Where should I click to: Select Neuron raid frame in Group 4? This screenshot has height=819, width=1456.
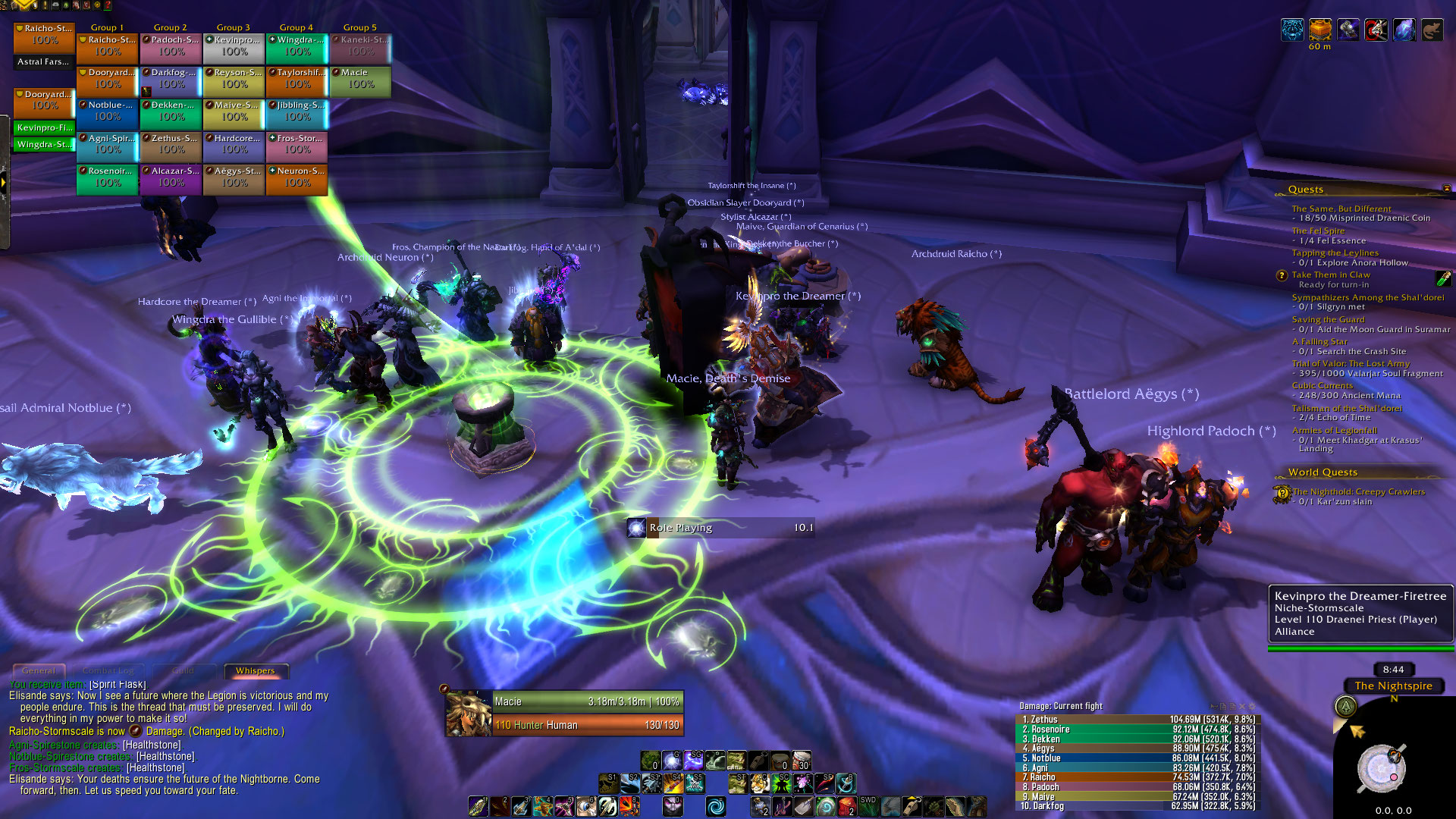297,177
